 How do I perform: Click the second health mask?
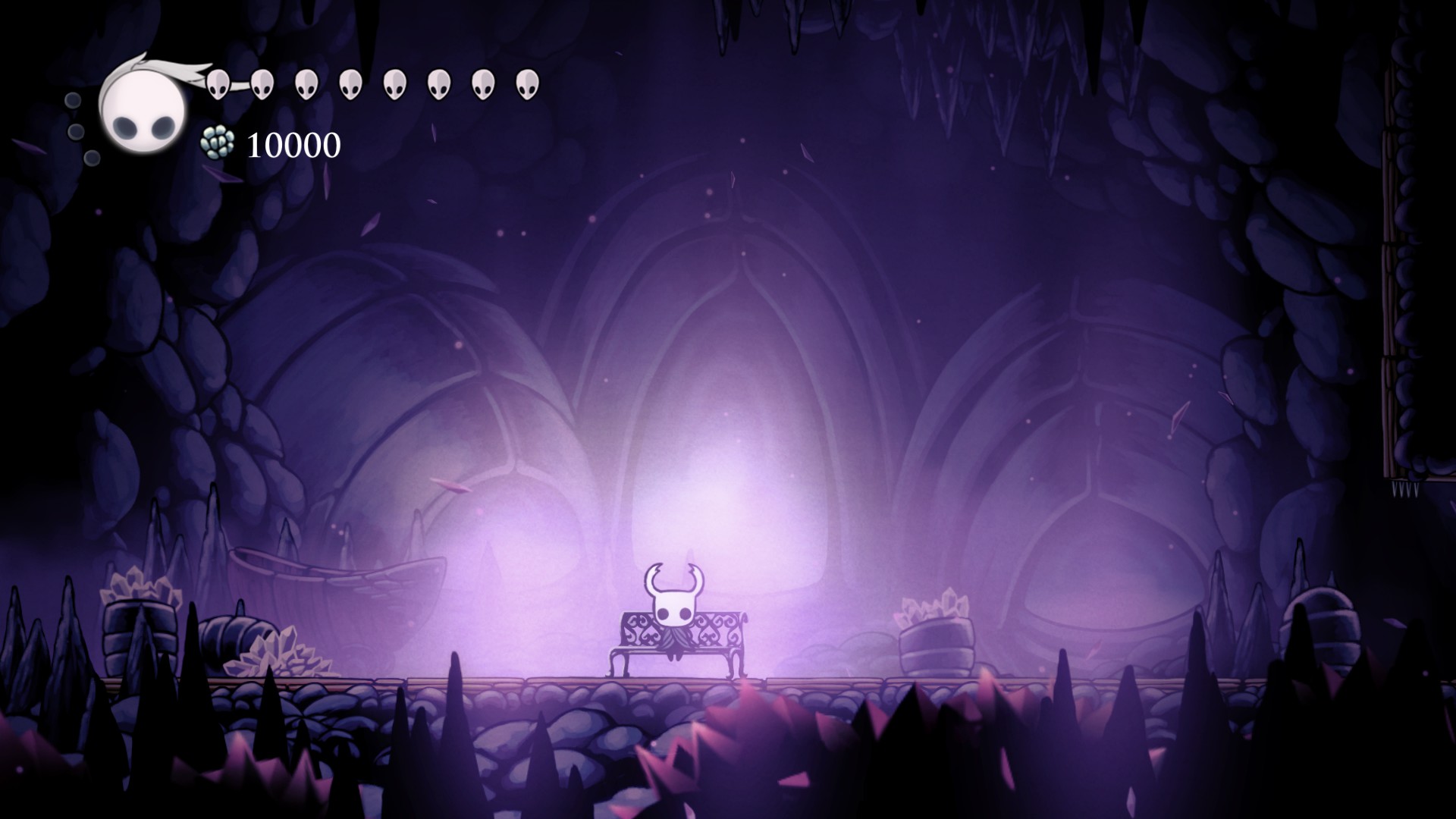263,83
